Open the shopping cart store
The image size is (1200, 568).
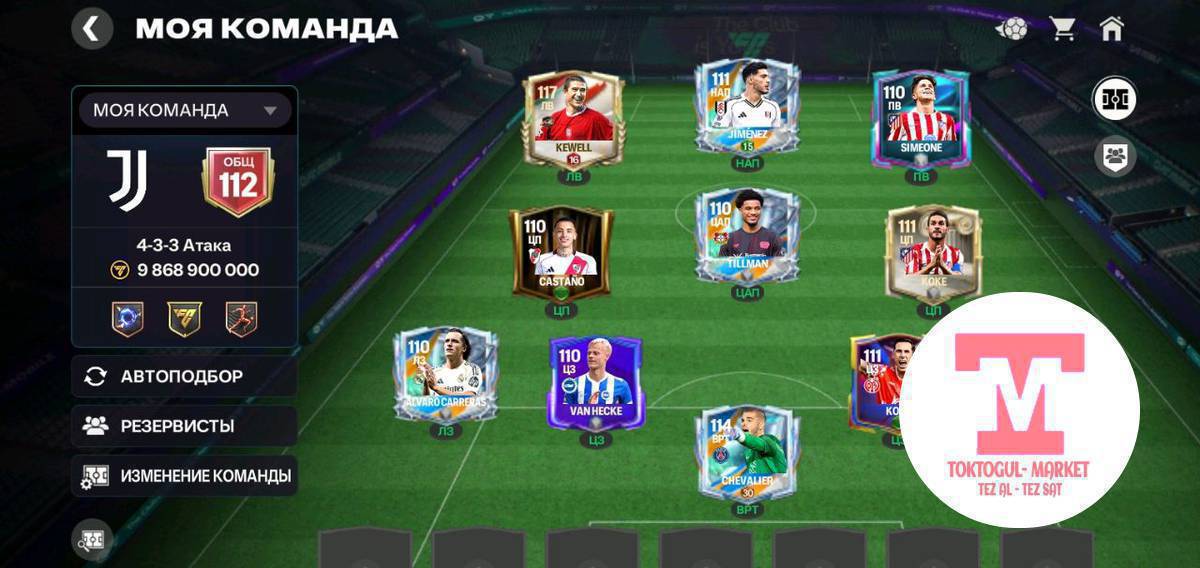[x=1062, y=28]
